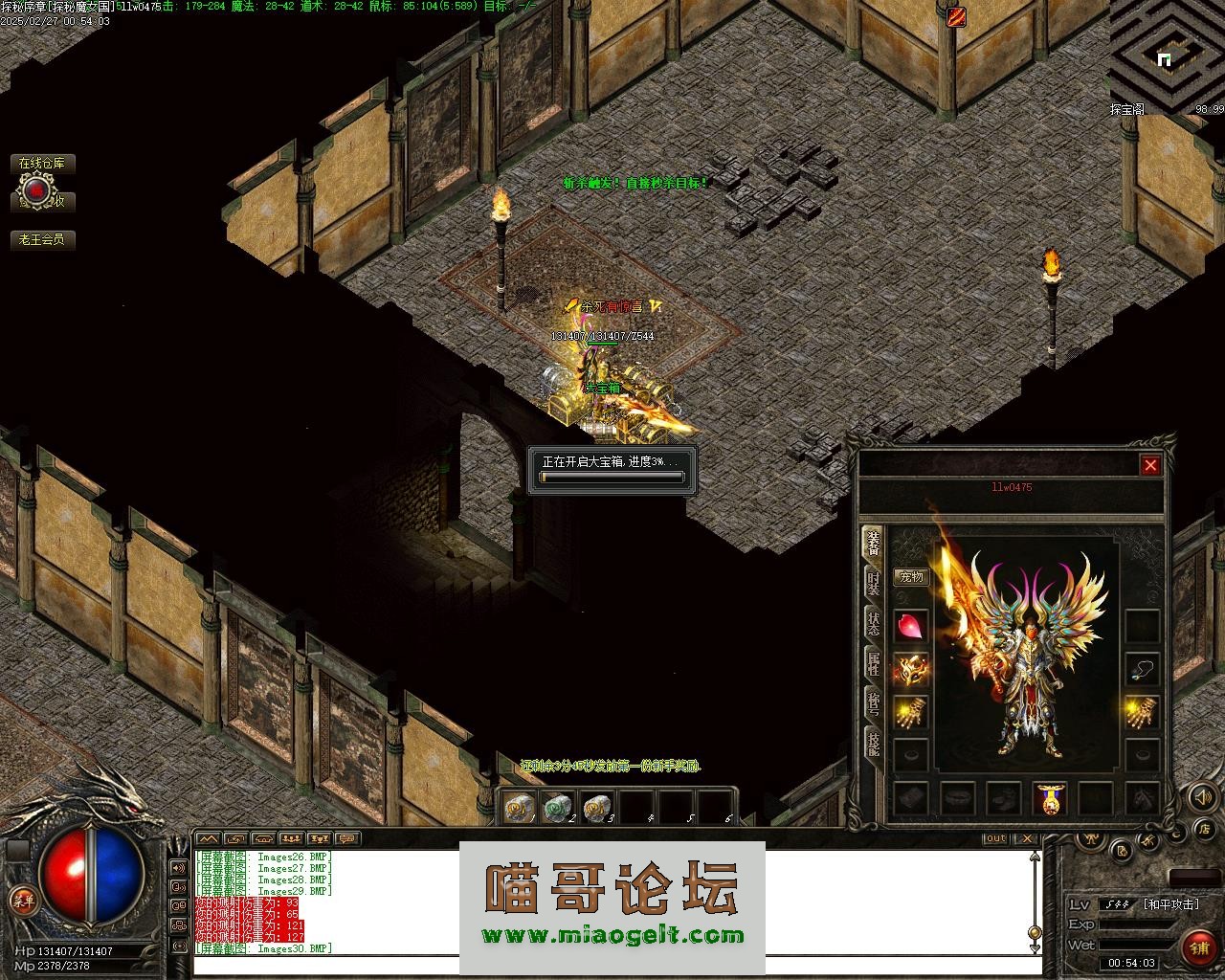The image size is (1225, 980).
Task: Click the chat text input field
Action: 612,965
